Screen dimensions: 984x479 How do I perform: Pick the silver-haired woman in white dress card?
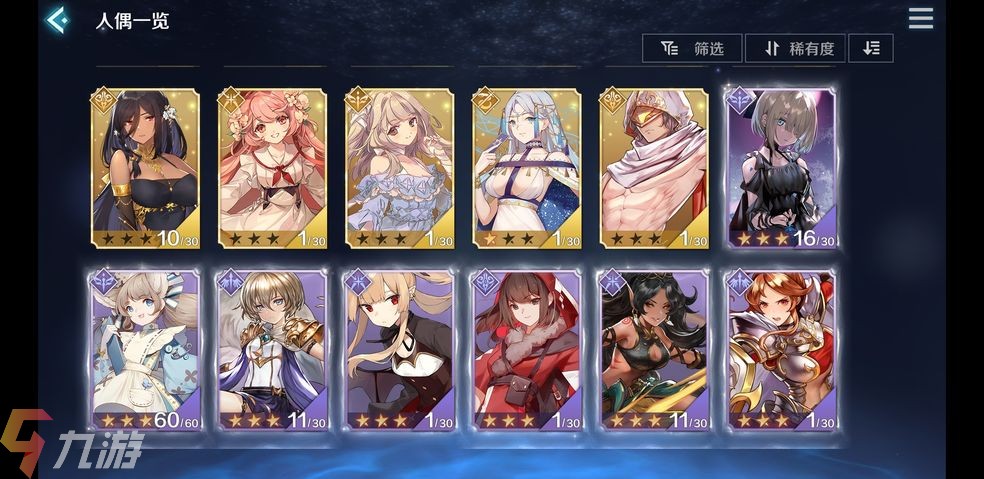[527, 168]
